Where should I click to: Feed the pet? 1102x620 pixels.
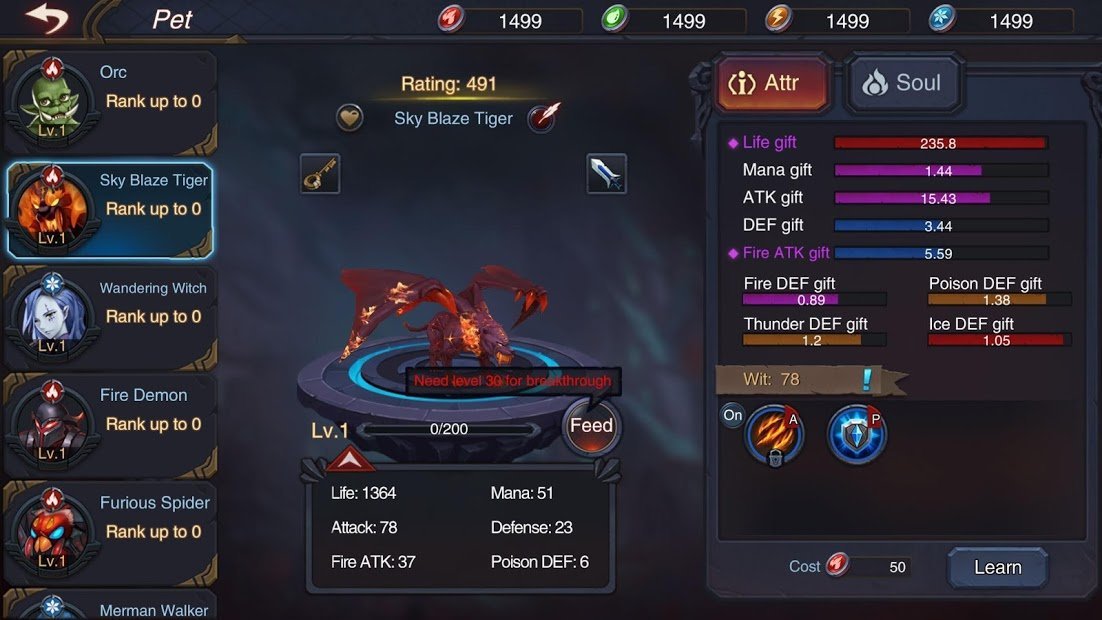point(591,427)
